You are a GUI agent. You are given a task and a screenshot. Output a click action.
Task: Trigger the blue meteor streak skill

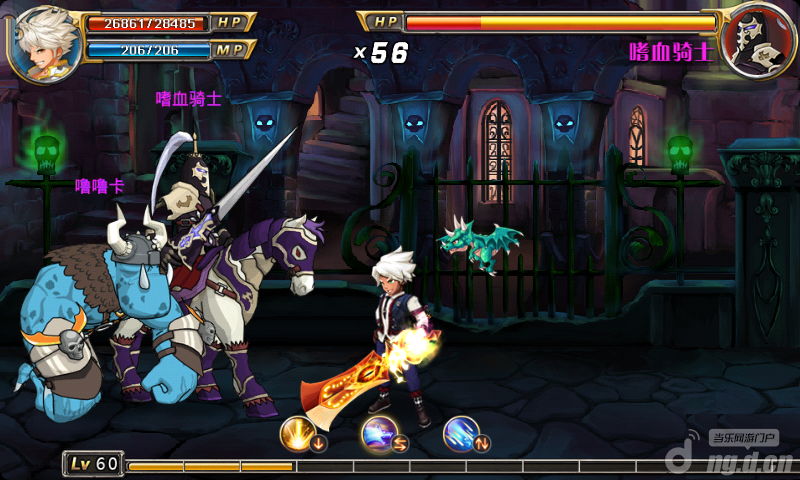click(461, 431)
